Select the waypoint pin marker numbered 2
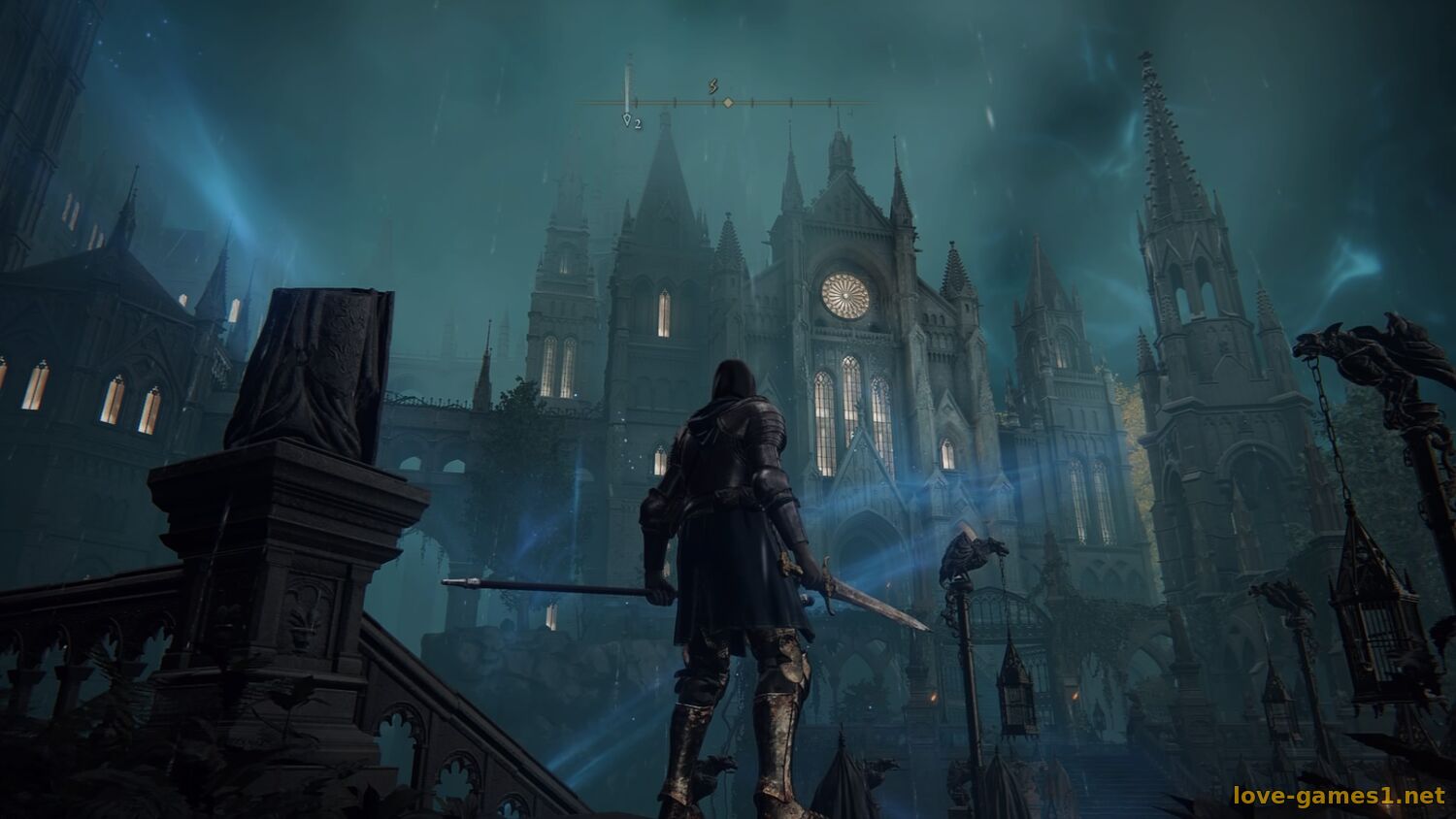1456x819 pixels. click(x=629, y=121)
